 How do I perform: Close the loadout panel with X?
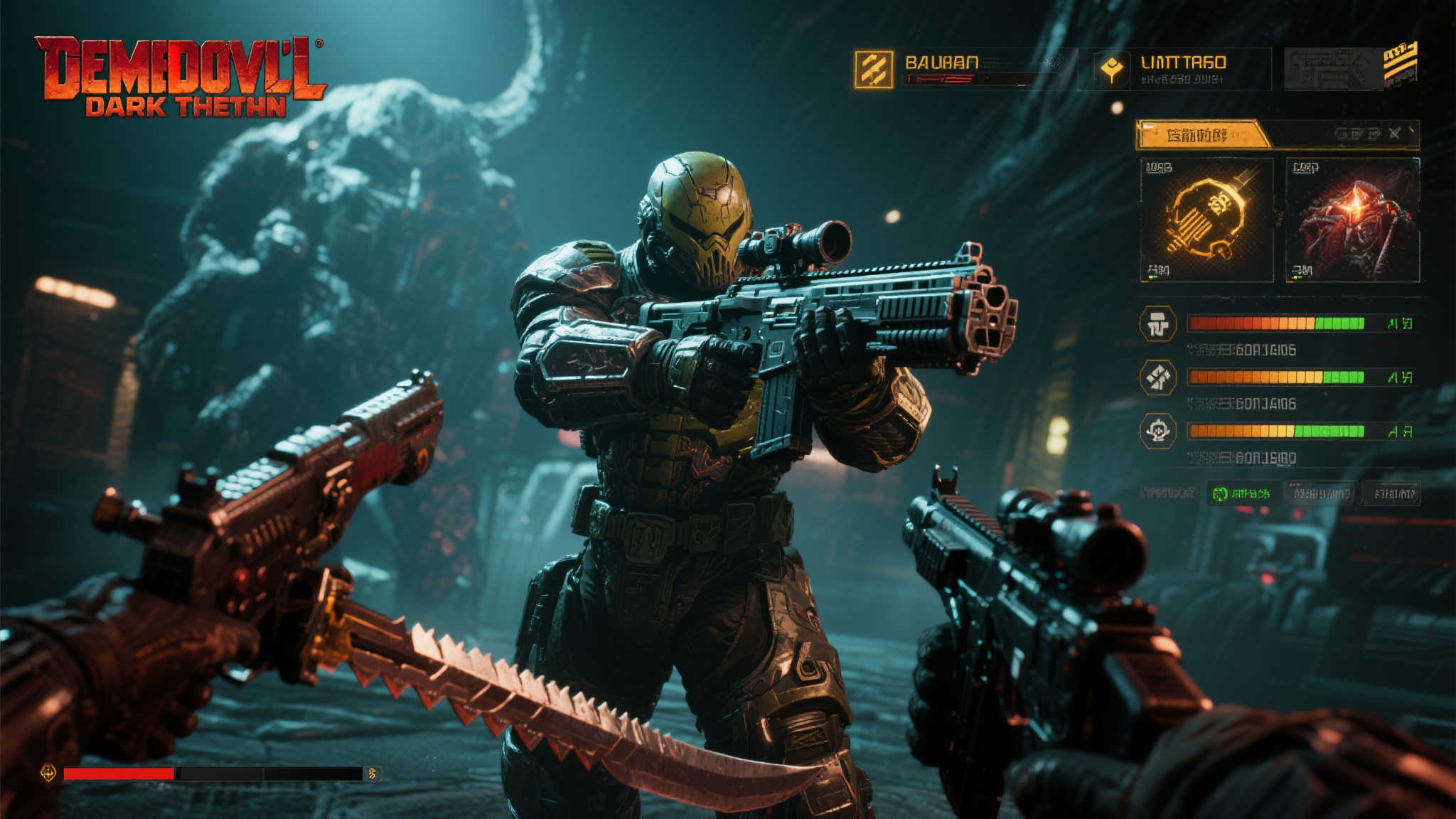click(x=1395, y=133)
